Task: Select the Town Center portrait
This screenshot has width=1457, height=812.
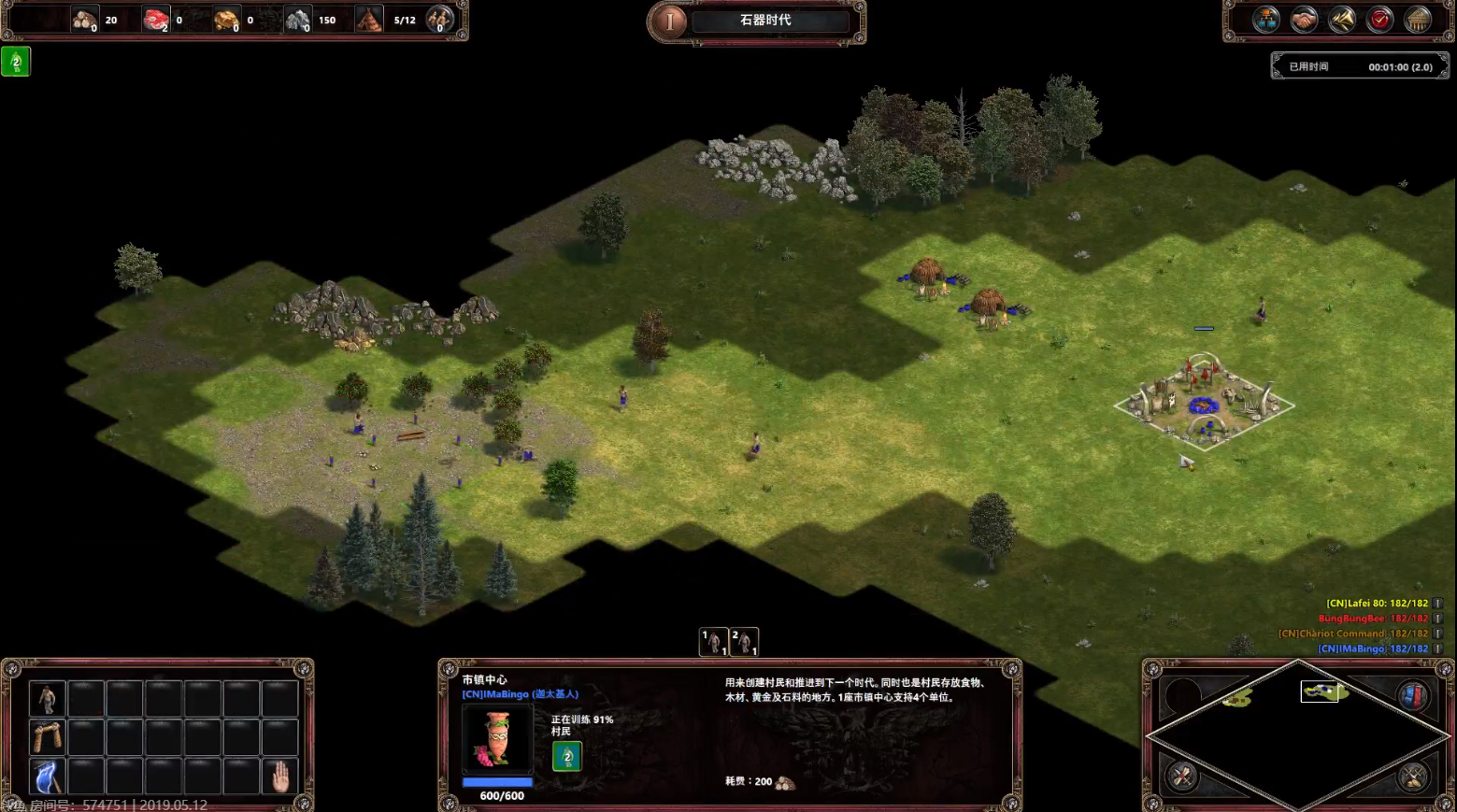Action: click(x=497, y=737)
